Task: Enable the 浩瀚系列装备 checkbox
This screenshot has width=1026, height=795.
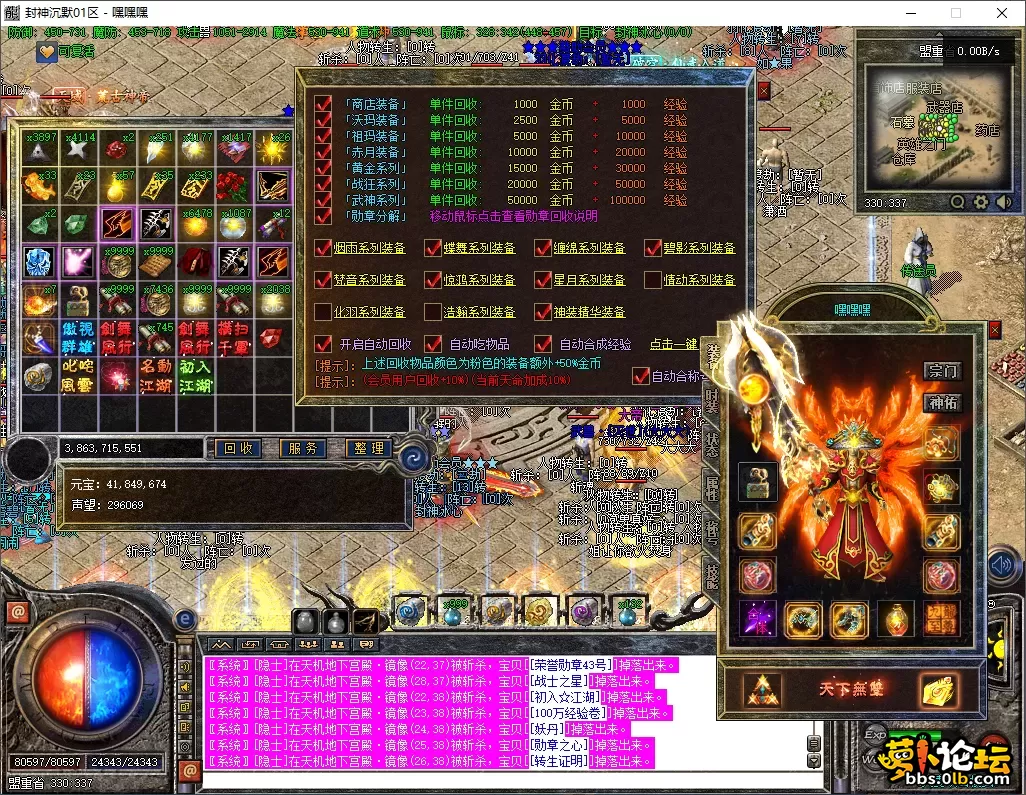Action: point(433,312)
